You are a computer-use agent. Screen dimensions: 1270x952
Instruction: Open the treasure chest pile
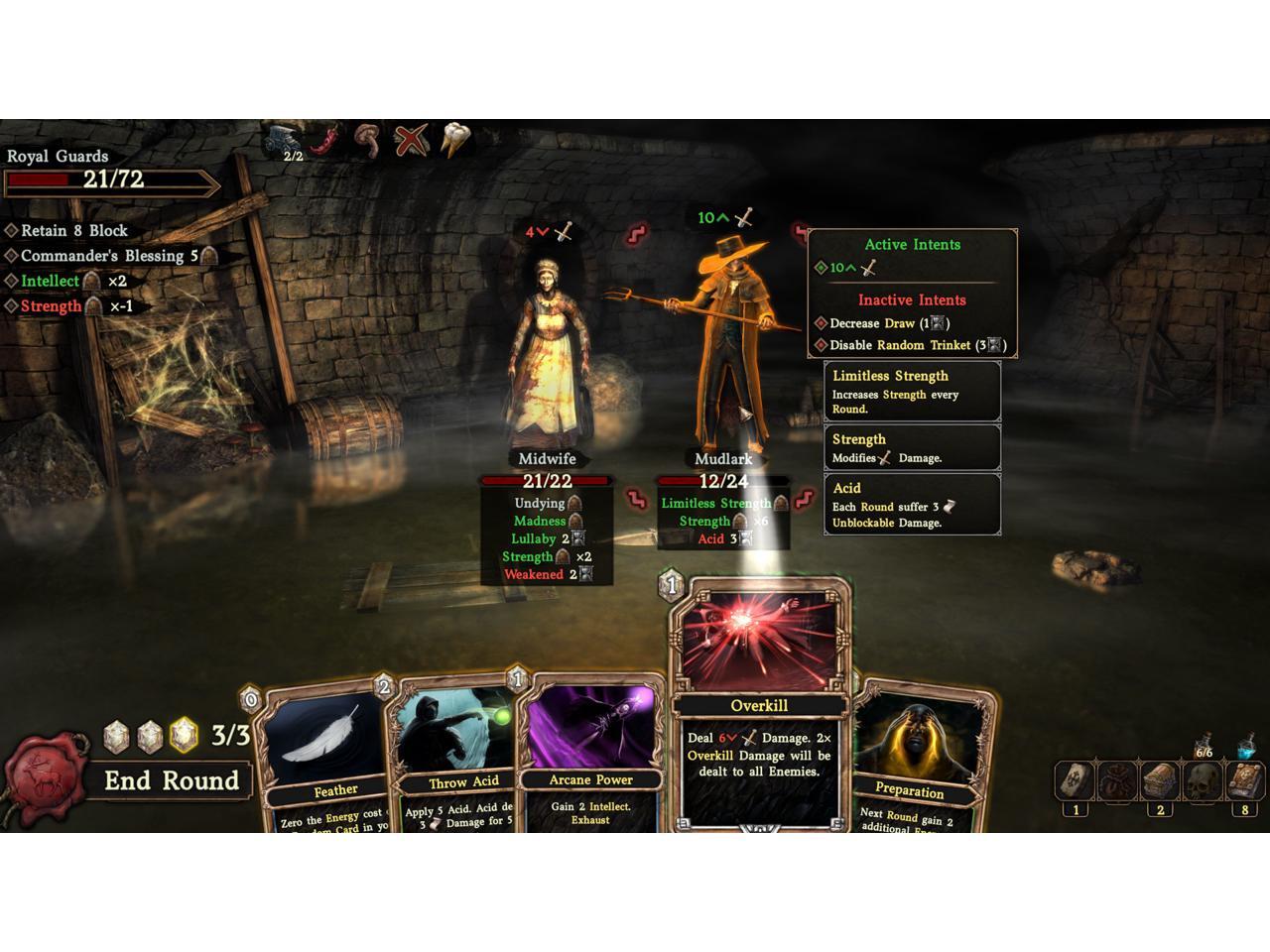pos(1160,781)
